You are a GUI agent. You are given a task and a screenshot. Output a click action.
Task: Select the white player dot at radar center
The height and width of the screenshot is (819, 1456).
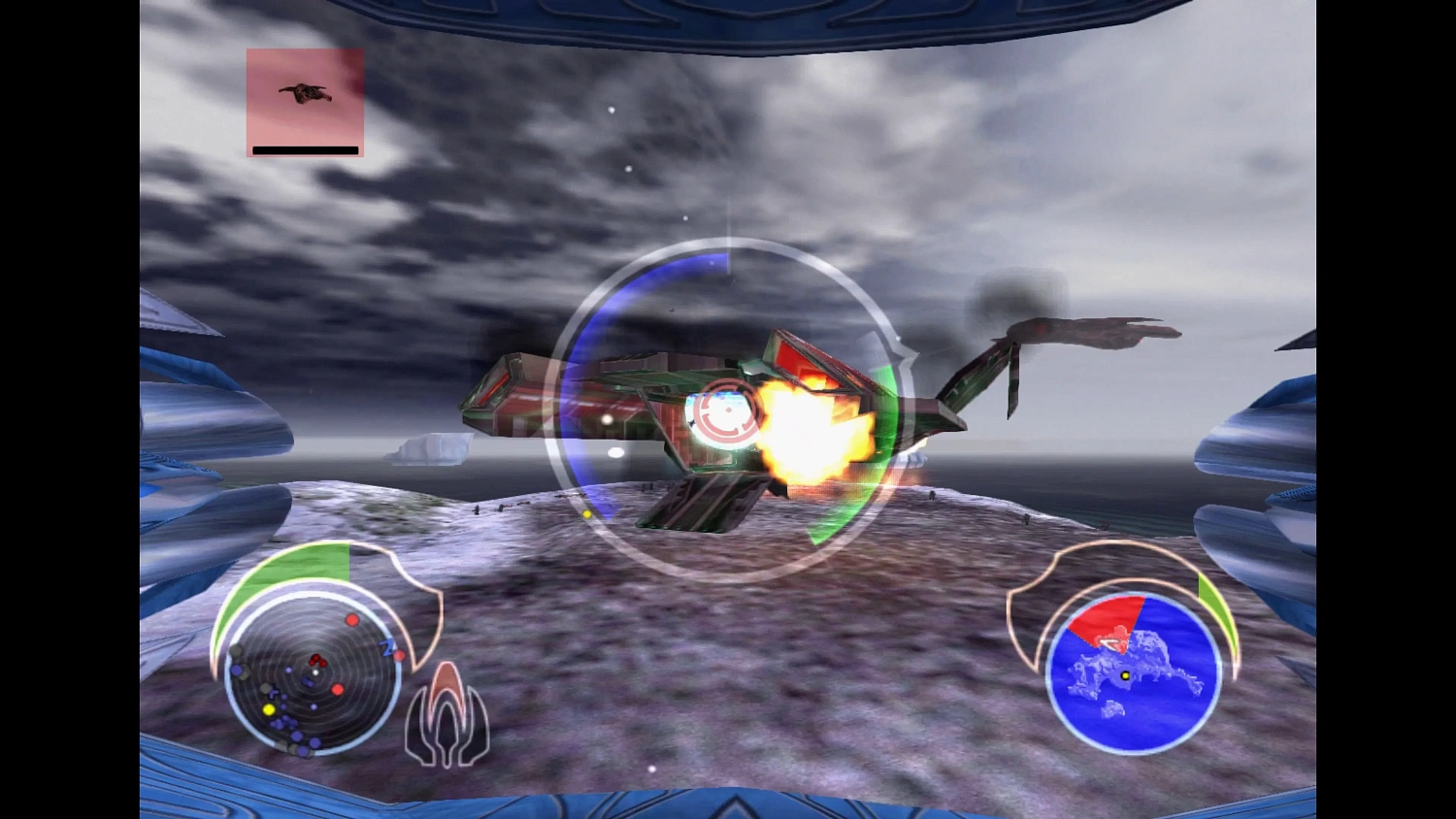point(315,672)
